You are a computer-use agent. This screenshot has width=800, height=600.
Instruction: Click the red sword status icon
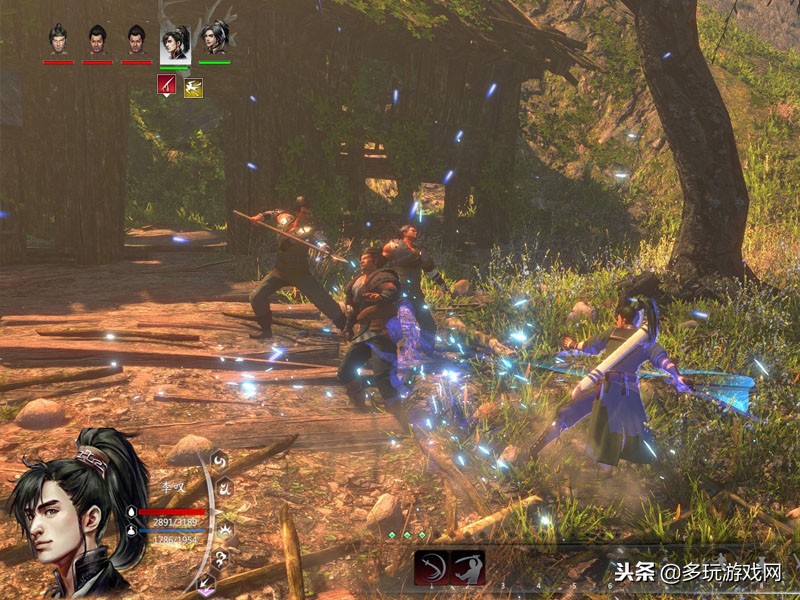pos(167,86)
